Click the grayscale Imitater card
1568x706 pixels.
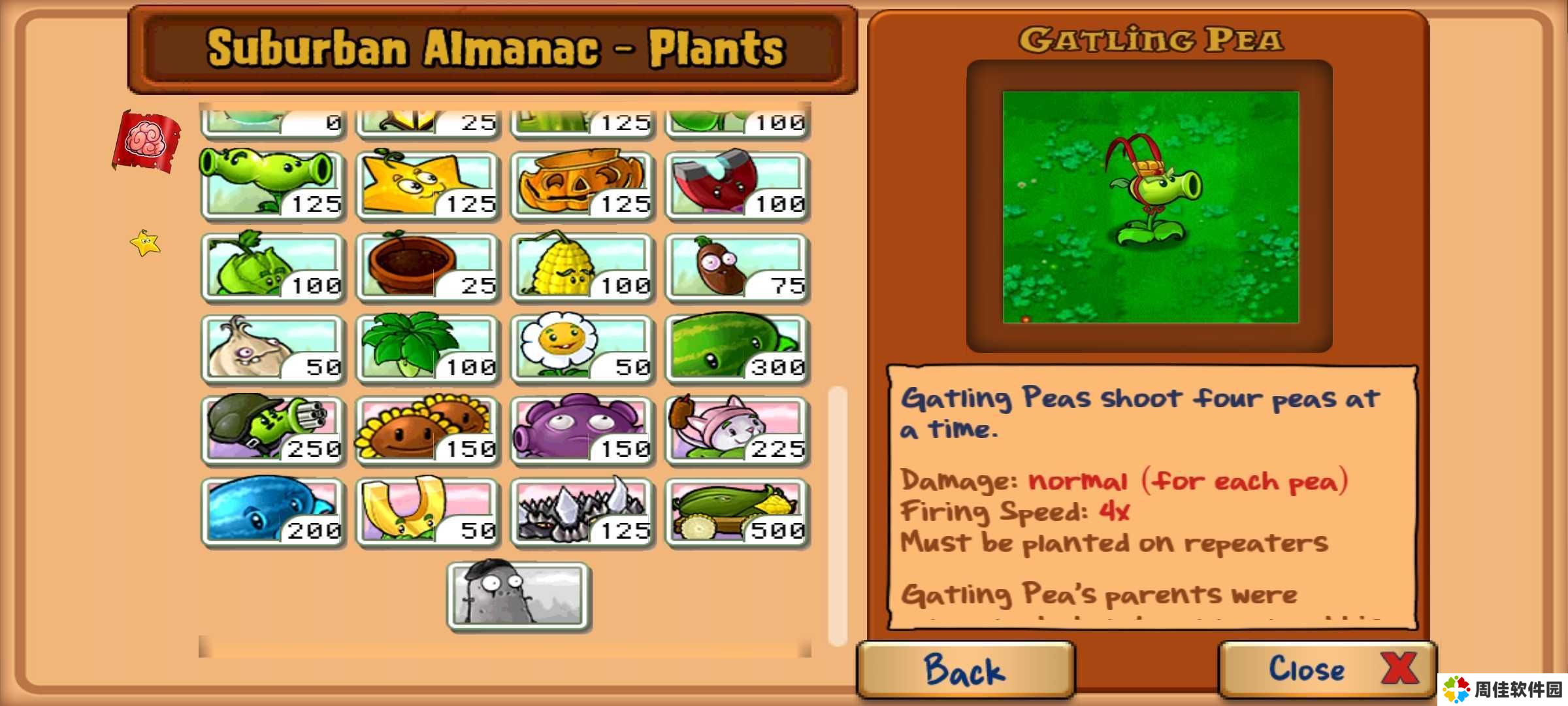[x=519, y=595]
